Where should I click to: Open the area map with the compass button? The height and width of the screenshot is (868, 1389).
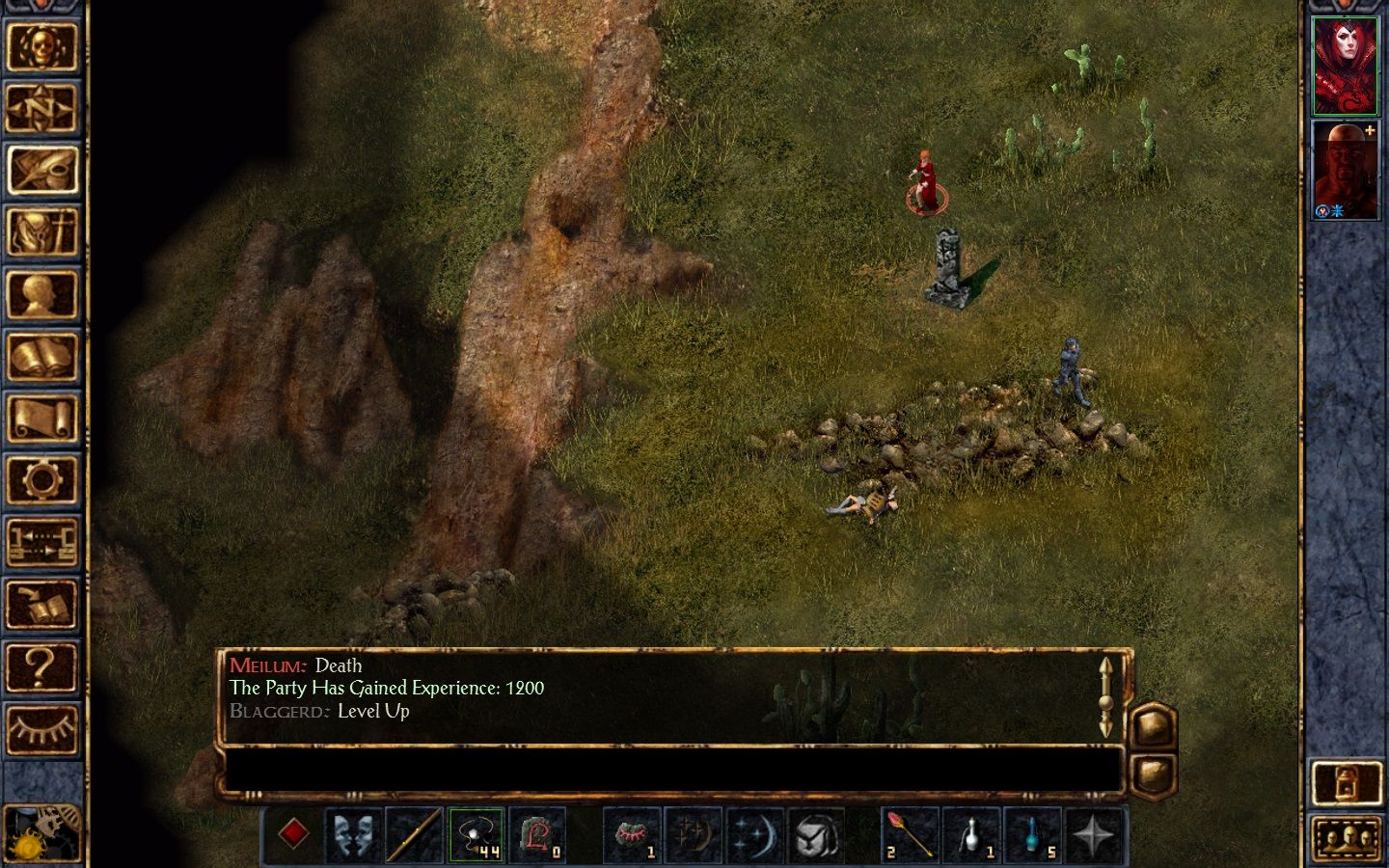(x=41, y=108)
